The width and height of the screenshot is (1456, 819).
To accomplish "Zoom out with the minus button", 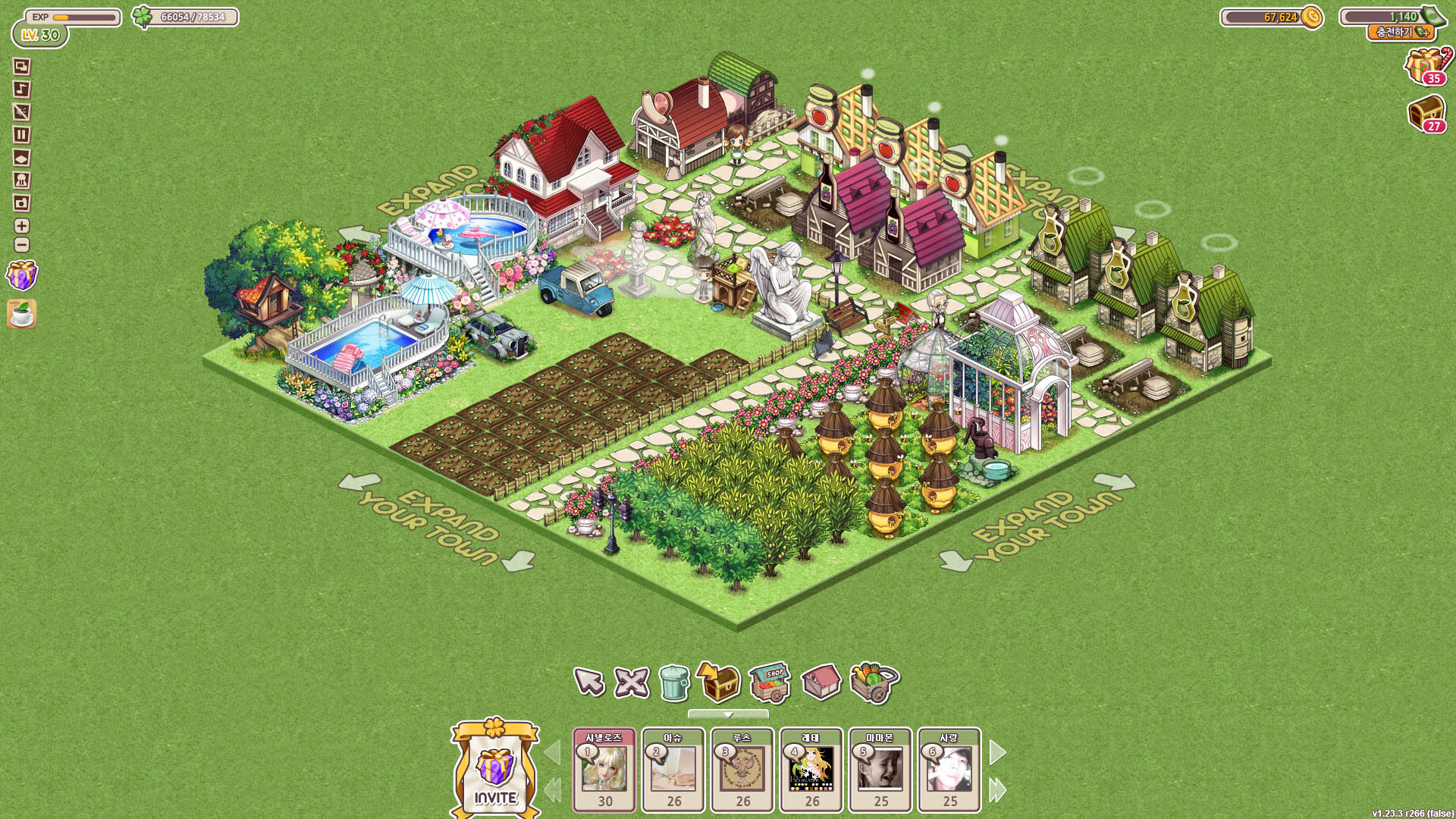I will [22, 245].
